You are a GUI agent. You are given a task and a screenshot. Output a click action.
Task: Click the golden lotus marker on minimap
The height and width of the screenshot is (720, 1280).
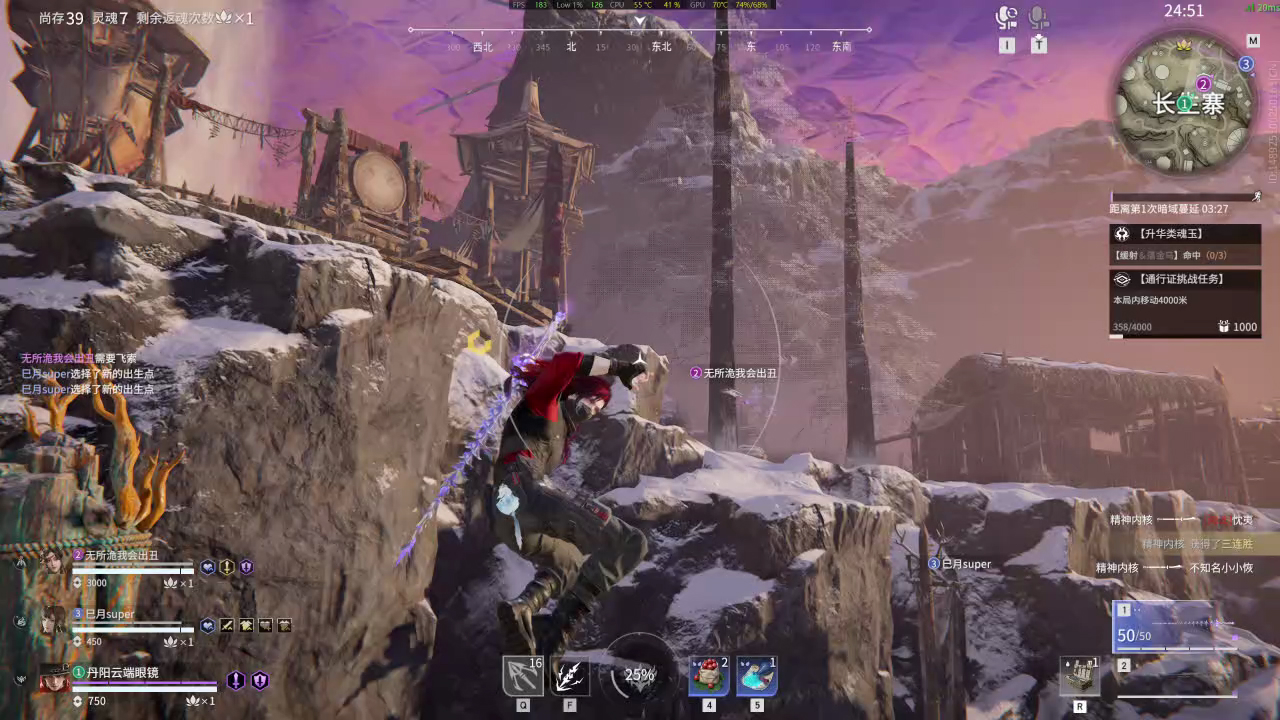1185,46
